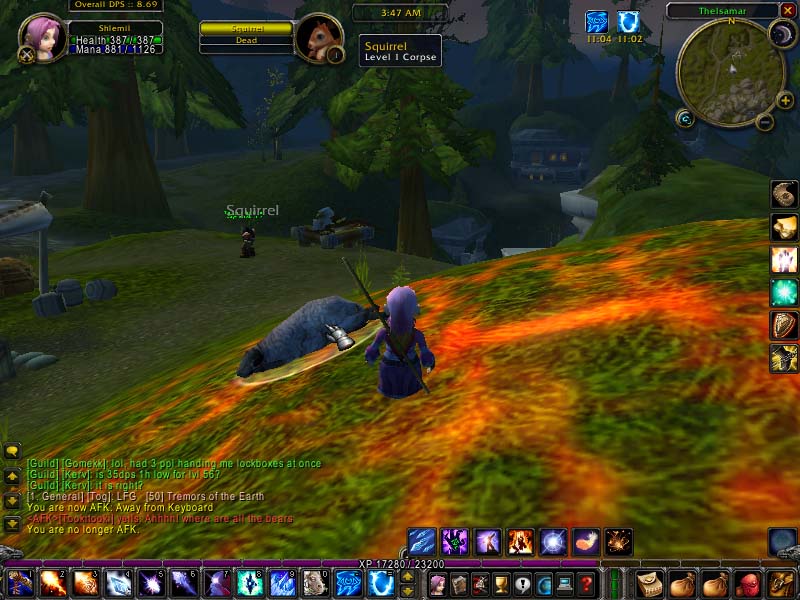This screenshot has width=800, height=600.
Task: Use the horn item on the side bar
Action: [784, 194]
